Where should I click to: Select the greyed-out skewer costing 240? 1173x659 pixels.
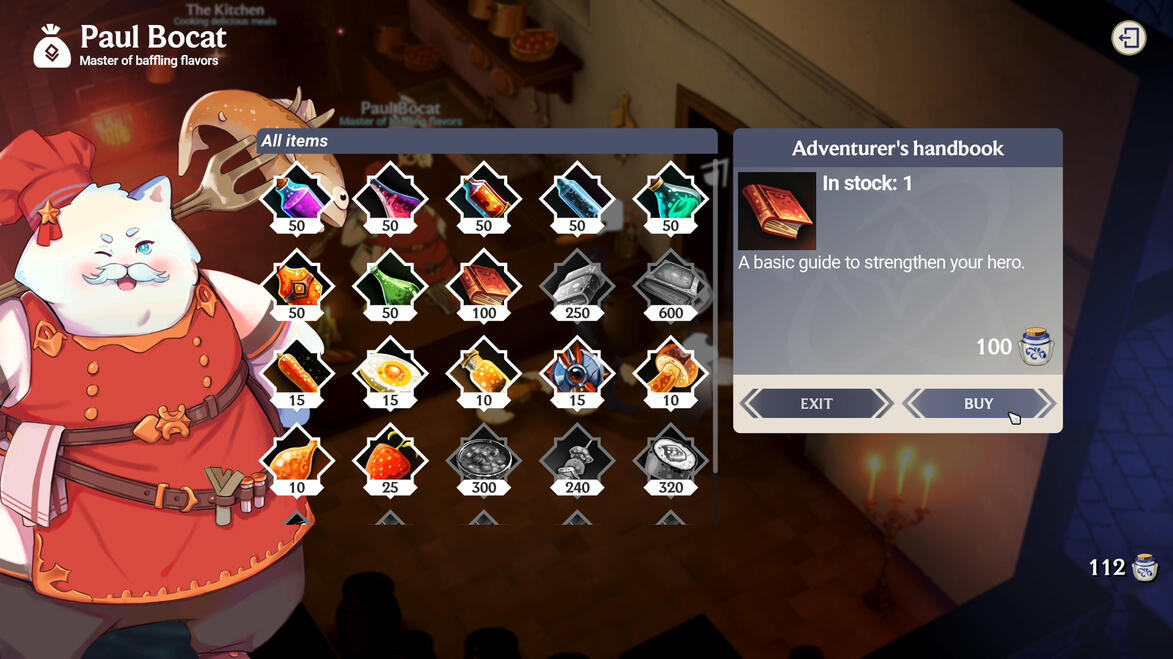577,458
